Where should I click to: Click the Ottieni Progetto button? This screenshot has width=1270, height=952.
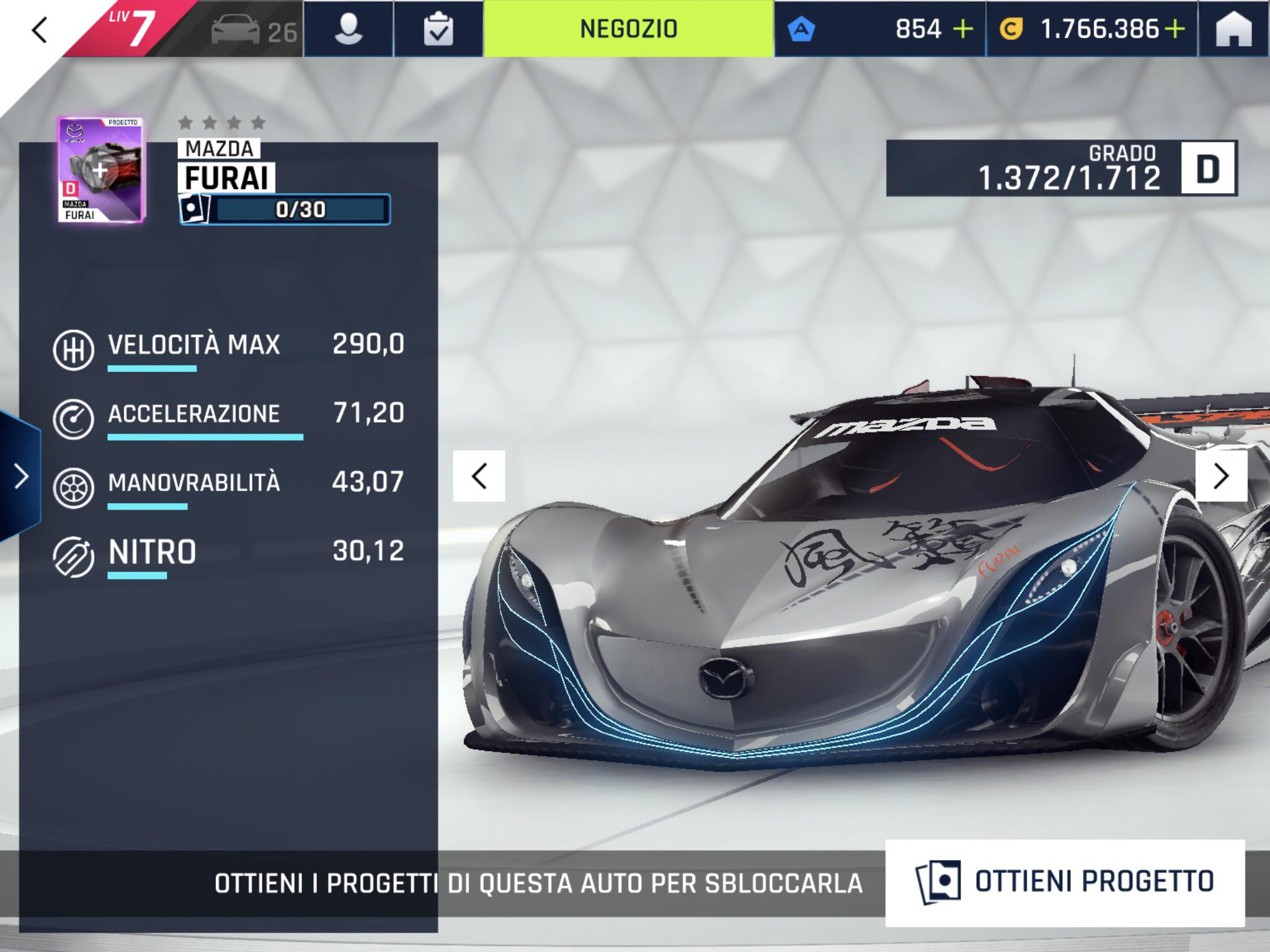point(1064,882)
